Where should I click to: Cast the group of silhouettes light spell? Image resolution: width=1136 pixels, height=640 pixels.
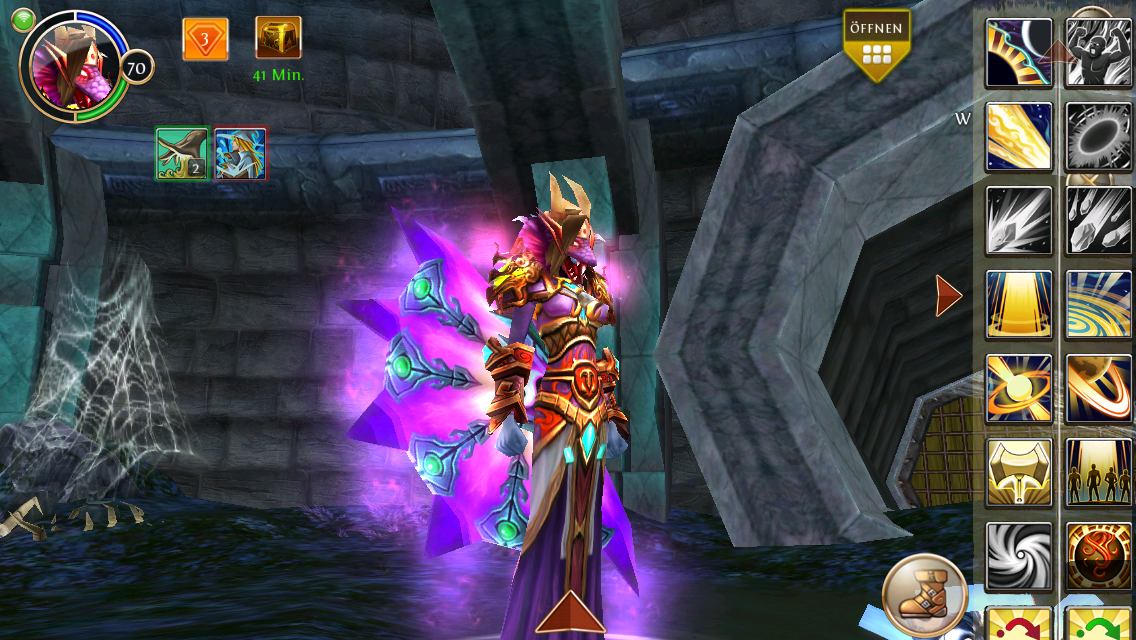click(1097, 472)
